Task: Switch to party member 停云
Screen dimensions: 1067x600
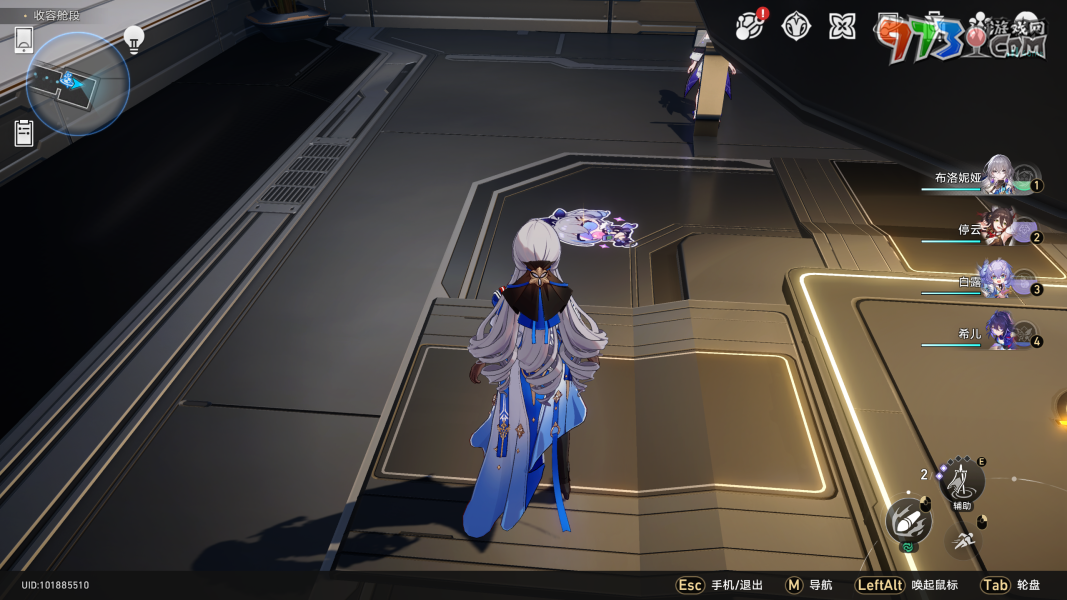Action: (x=997, y=228)
